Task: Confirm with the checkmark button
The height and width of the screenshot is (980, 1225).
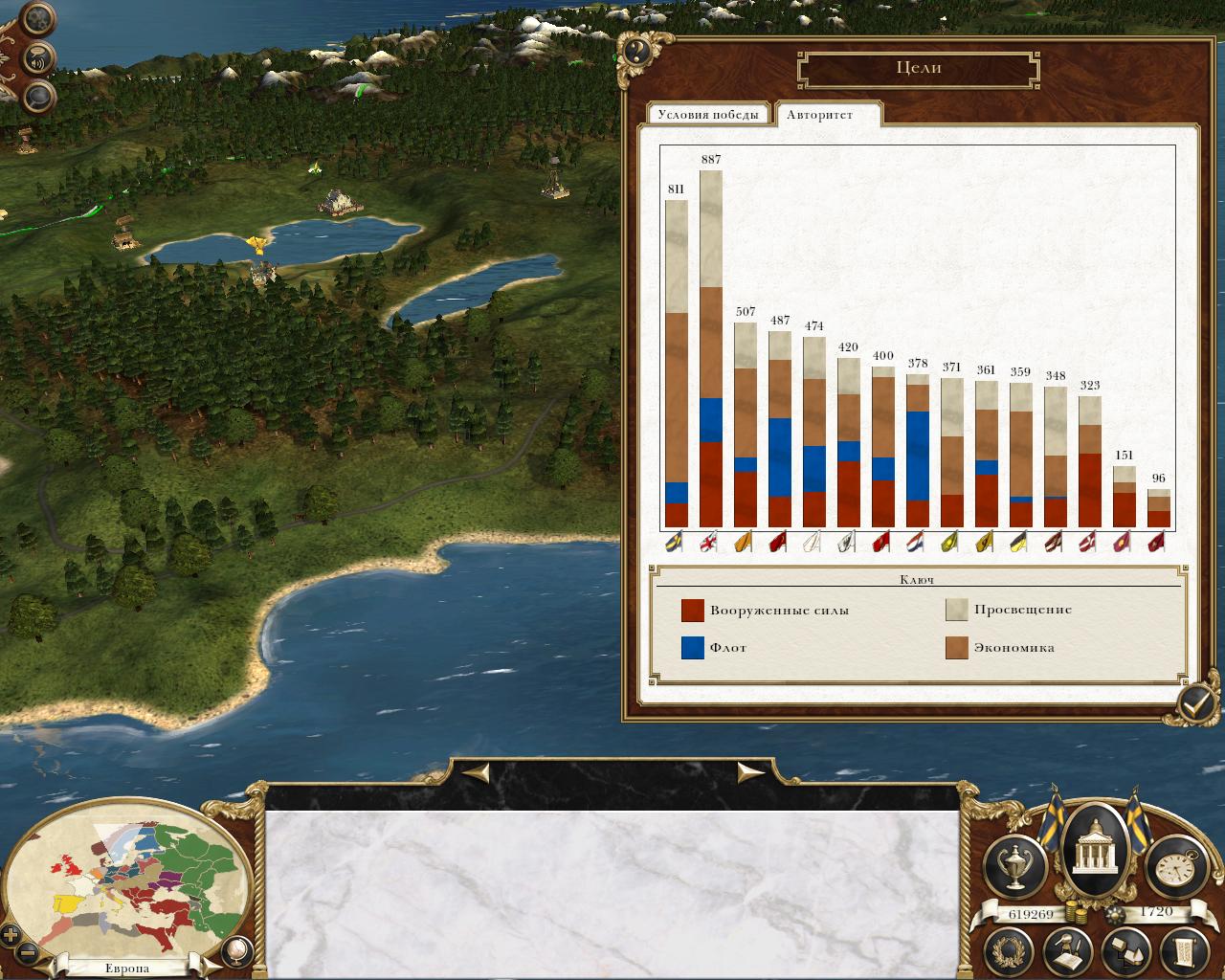Action: (x=1196, y=705)
